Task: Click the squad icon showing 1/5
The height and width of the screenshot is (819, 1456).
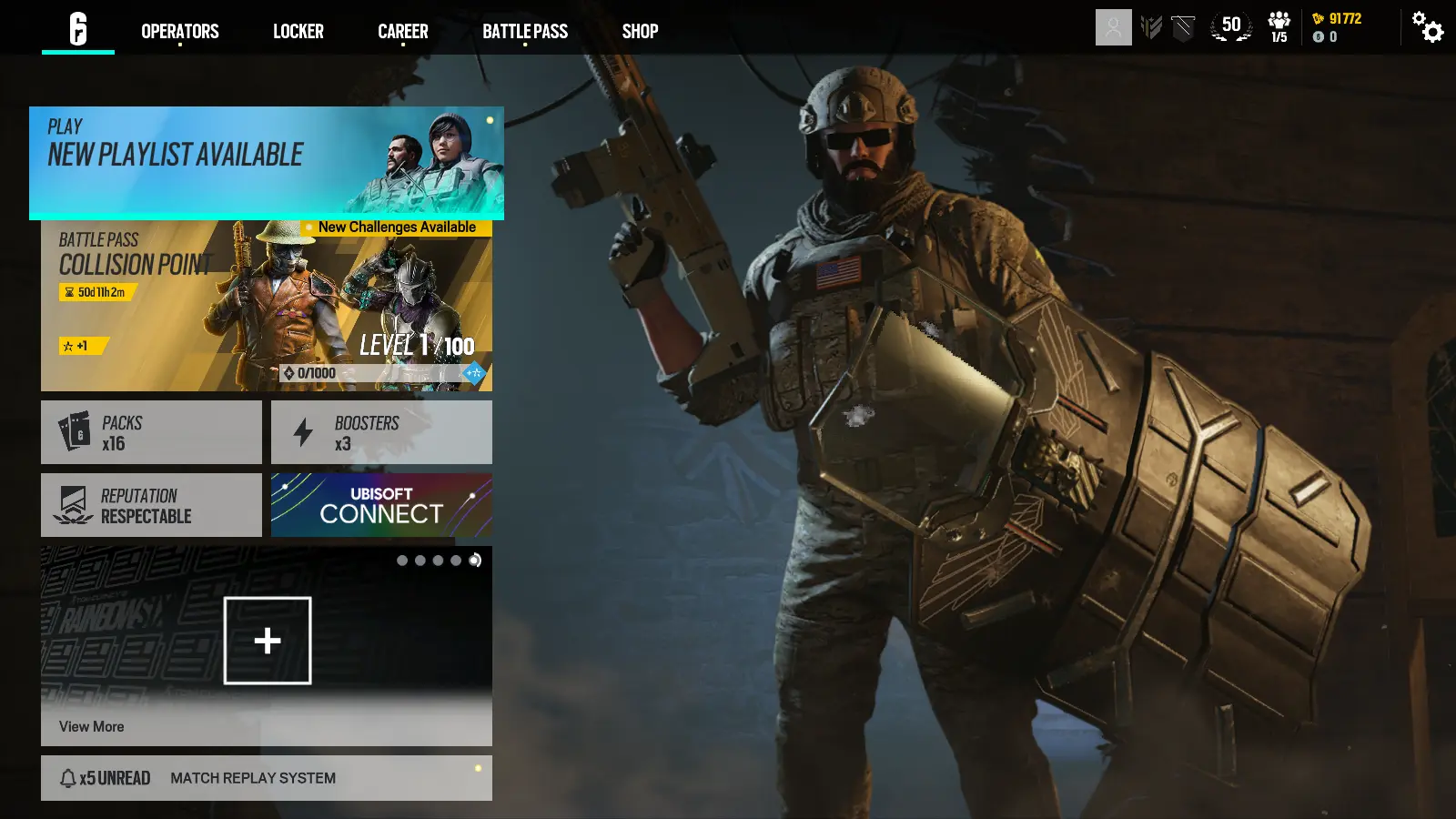Action: coord(1279,27)
